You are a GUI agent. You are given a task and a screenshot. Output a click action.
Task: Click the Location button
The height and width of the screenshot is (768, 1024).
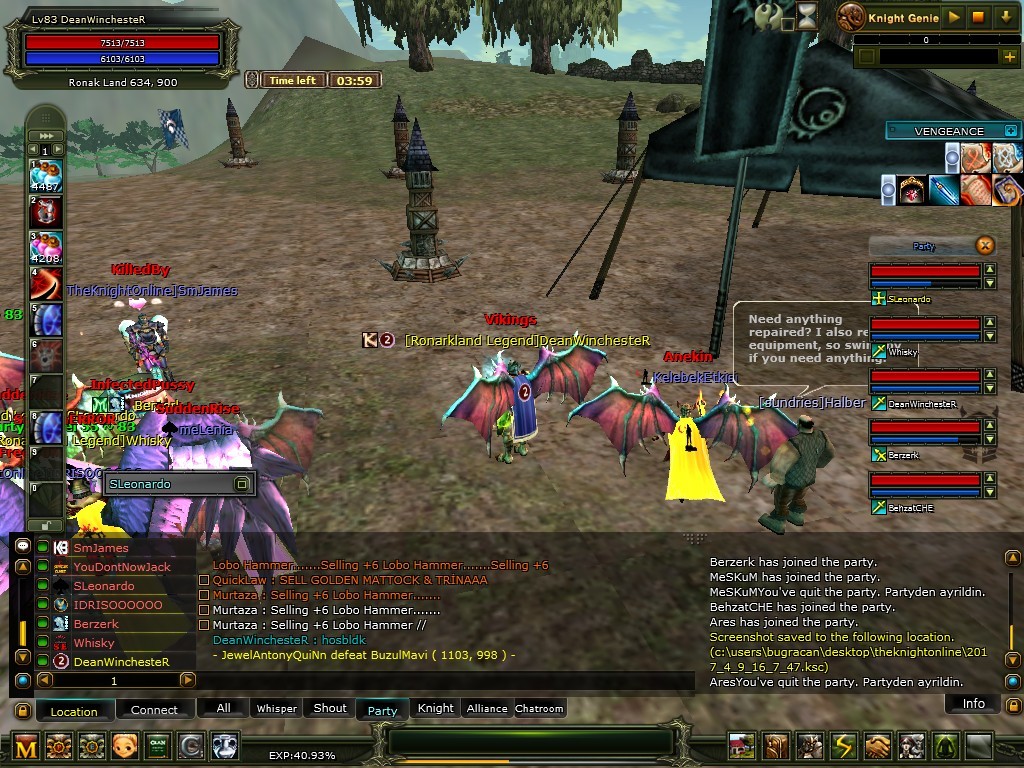74,711
